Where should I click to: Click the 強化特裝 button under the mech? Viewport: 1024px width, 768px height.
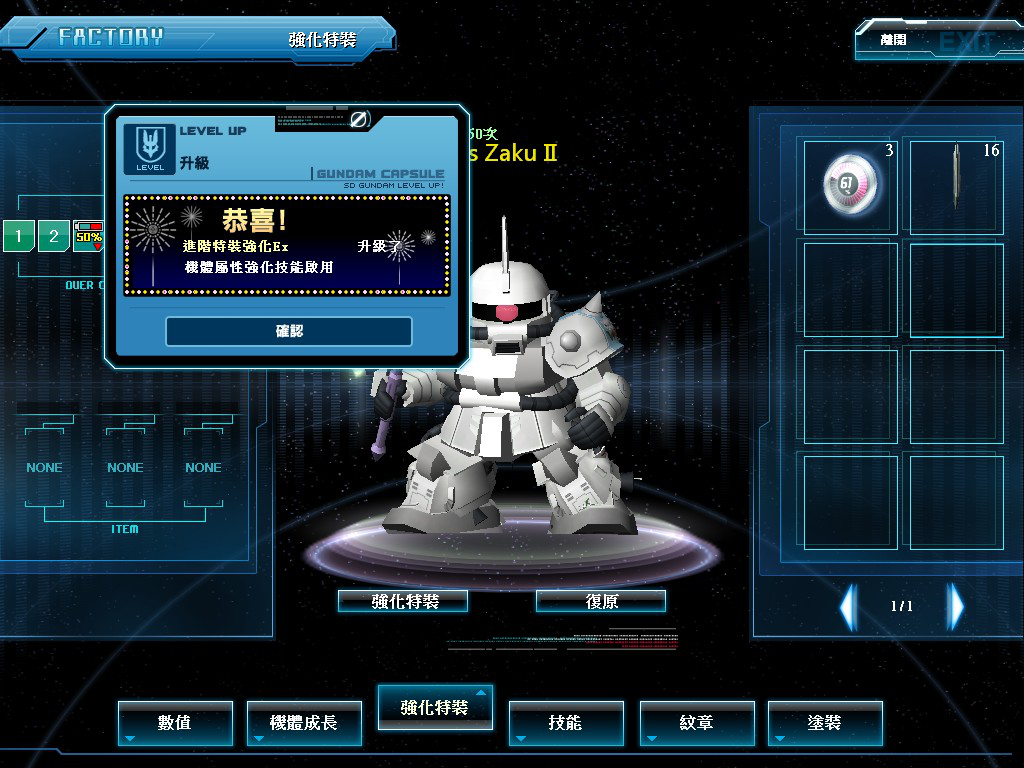(x=404, y=601)
